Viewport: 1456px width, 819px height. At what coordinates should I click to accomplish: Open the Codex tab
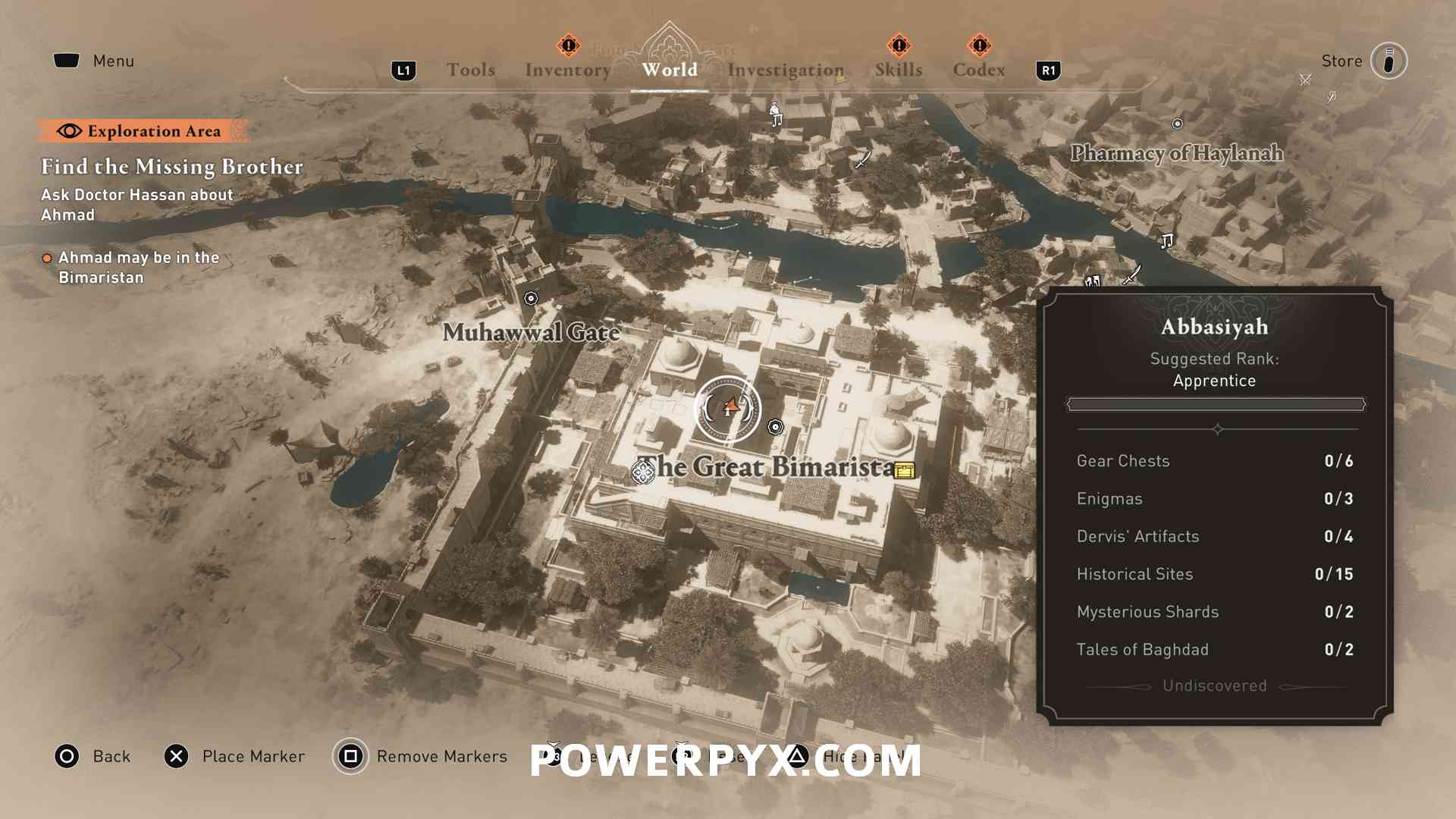980,69
